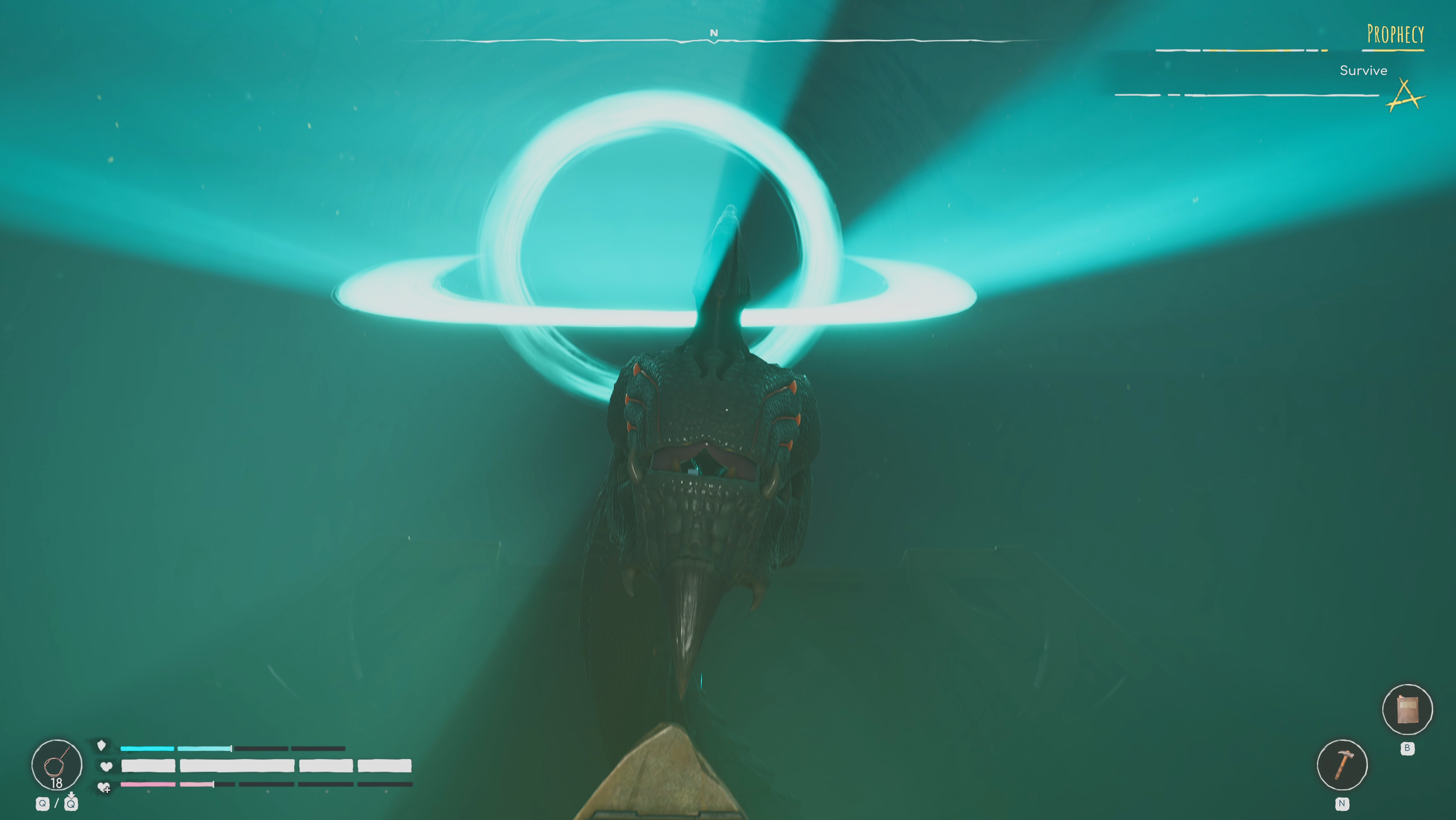
Task: Open the Prophecy quest tracker
Action: (x=1395, y=35)
